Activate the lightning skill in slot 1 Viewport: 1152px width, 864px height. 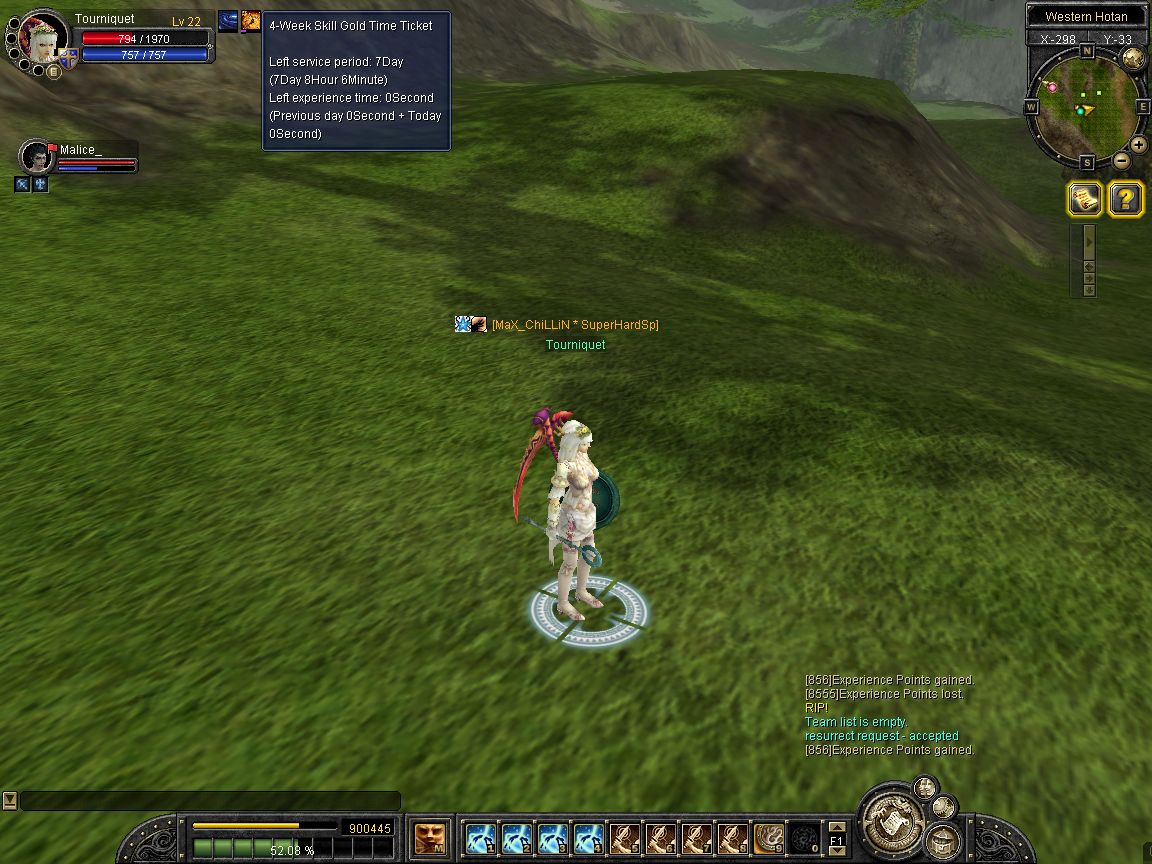pos(481,837)
